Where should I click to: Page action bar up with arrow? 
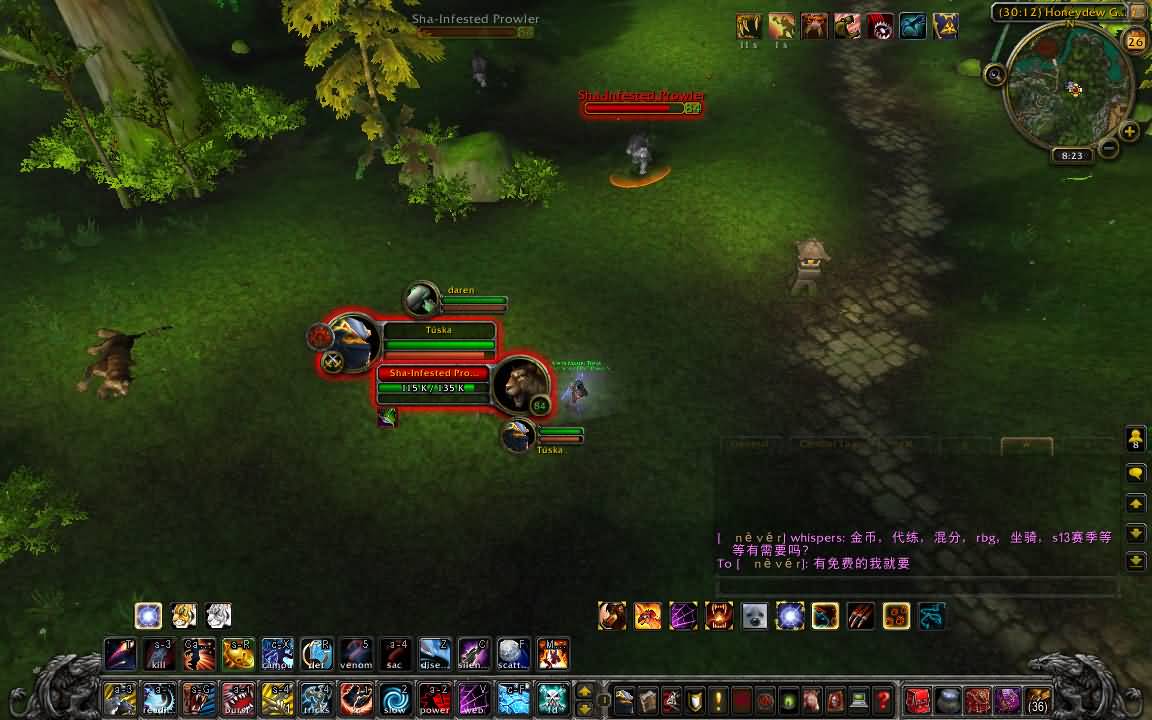585,690
